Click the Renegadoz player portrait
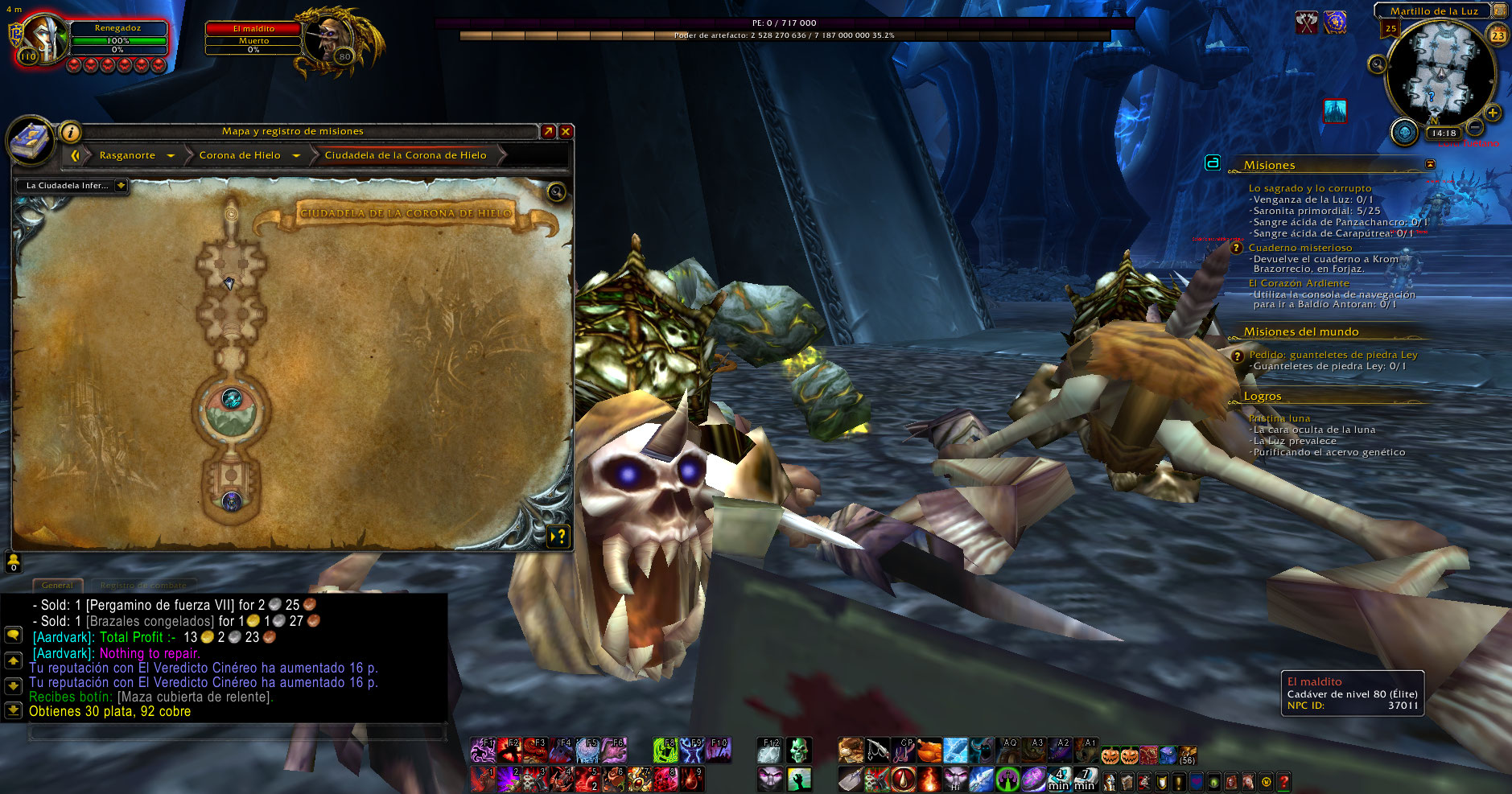The height and width of the screenshot is (794, 1512). point(45,39)
